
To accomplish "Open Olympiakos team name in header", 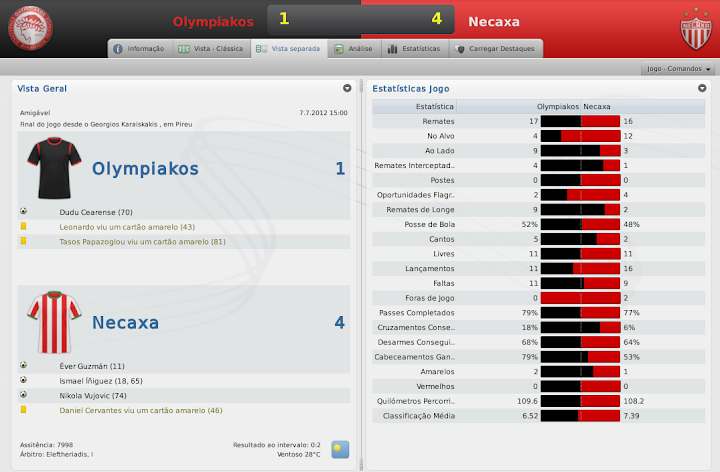I will (213, 20).
